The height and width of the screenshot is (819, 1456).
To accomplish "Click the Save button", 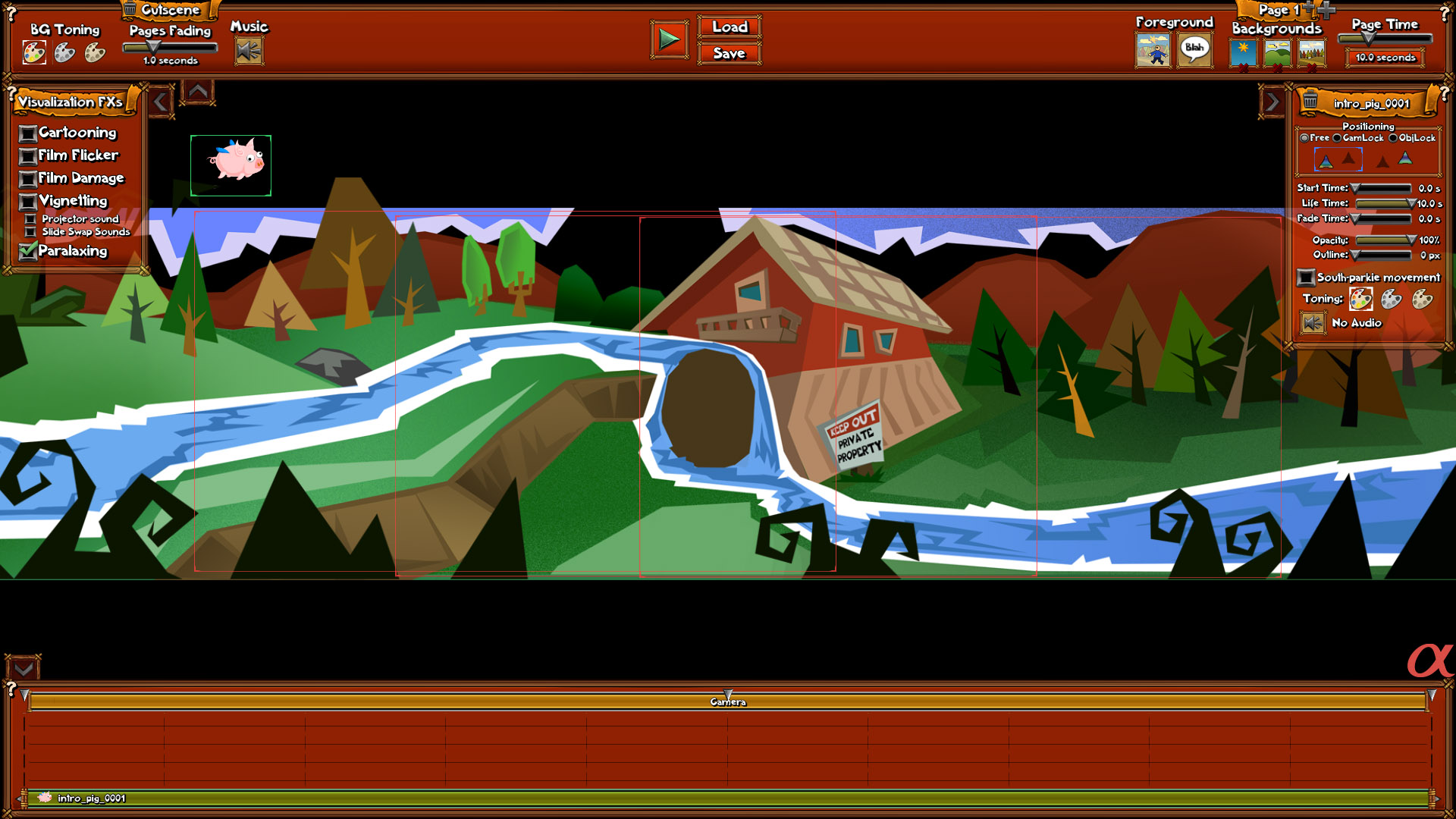I will 729,53.
